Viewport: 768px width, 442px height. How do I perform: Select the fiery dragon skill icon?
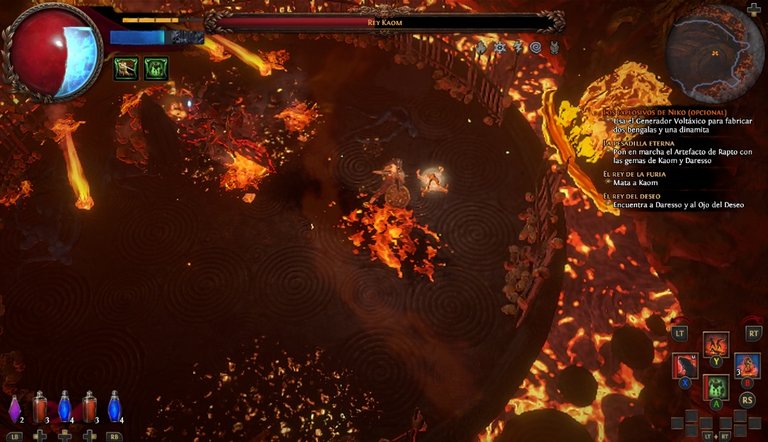715,346
